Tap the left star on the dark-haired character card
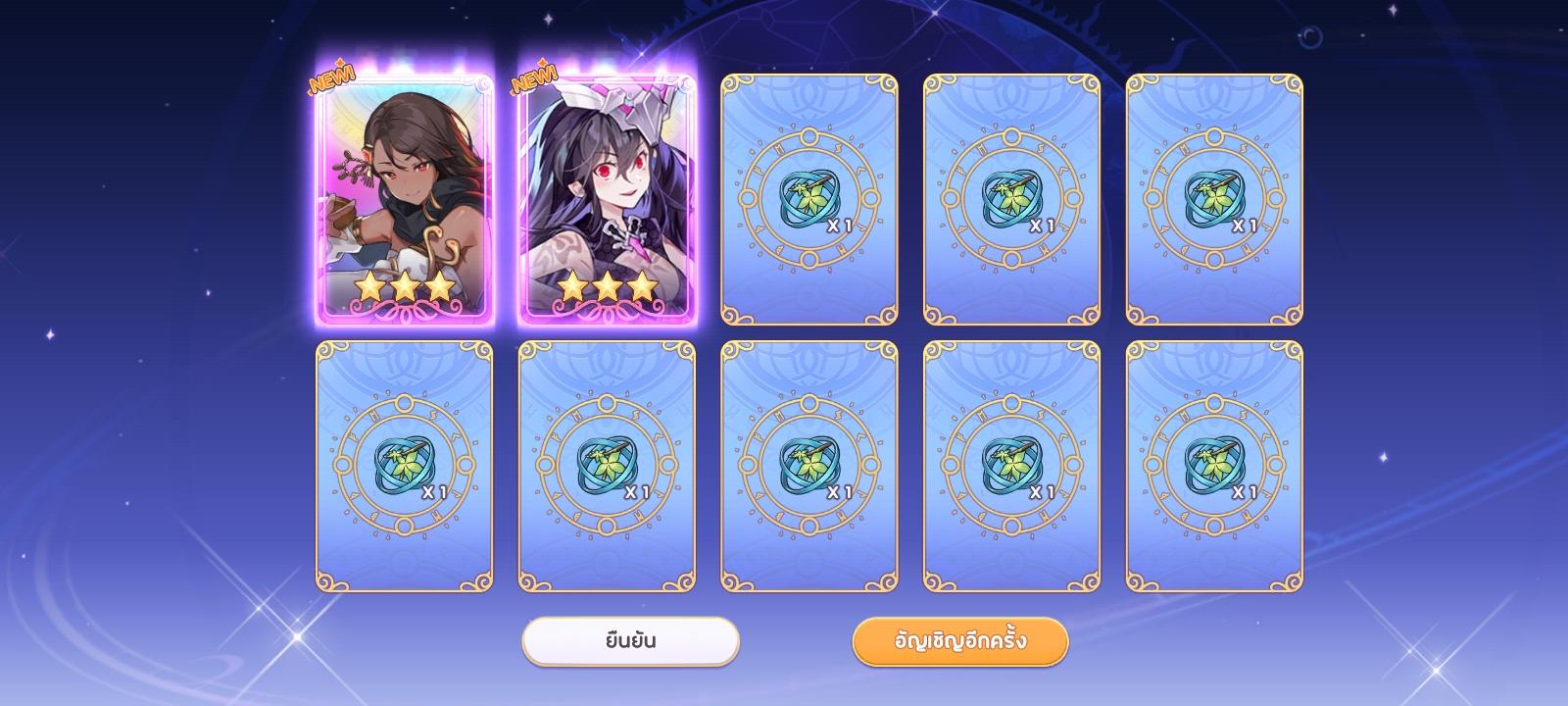The image size is (1568, 706). 573,284
